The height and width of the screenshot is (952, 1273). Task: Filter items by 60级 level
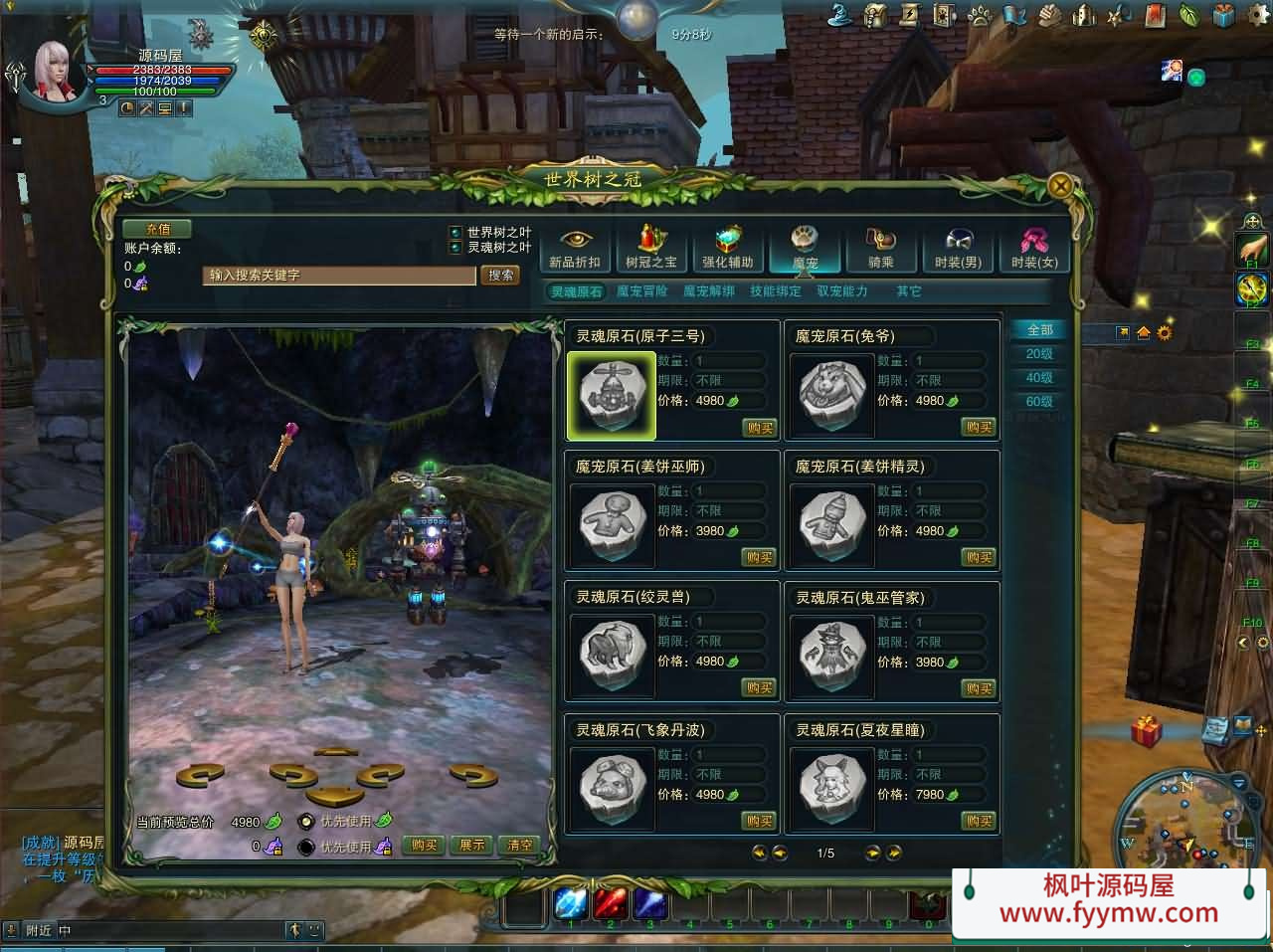click(1039, 402)
